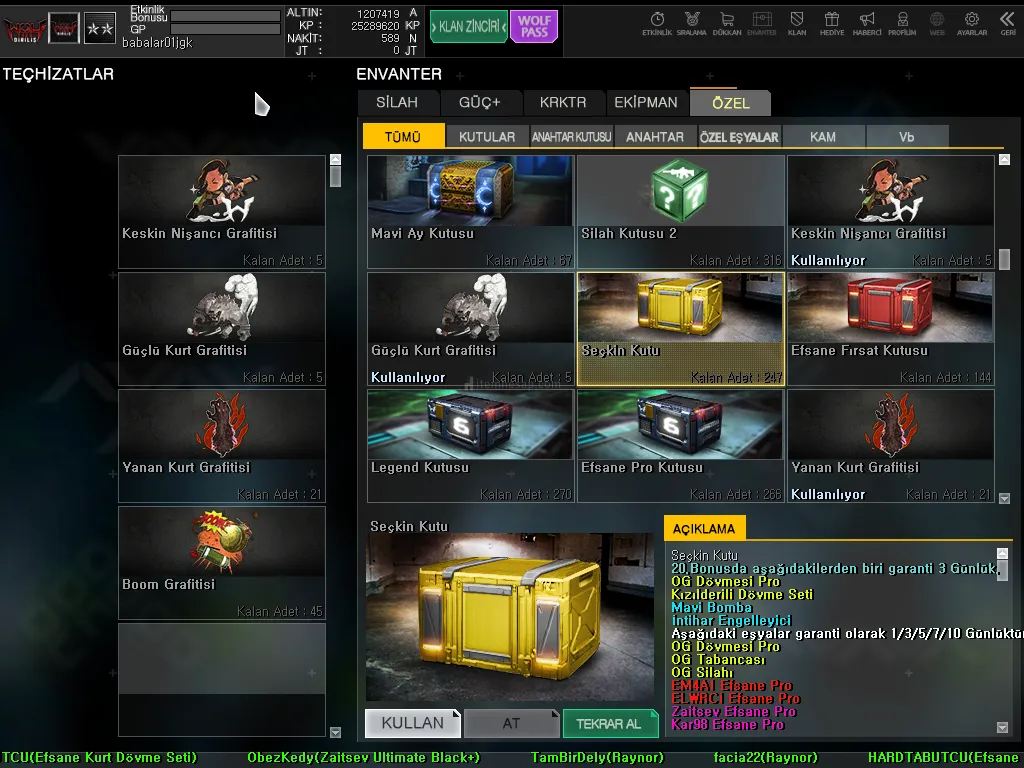The width and height of the screenshot is (1024, 768).
Task: Select the Mavi Ay Kutusu item
Action: tap(470, 212)
